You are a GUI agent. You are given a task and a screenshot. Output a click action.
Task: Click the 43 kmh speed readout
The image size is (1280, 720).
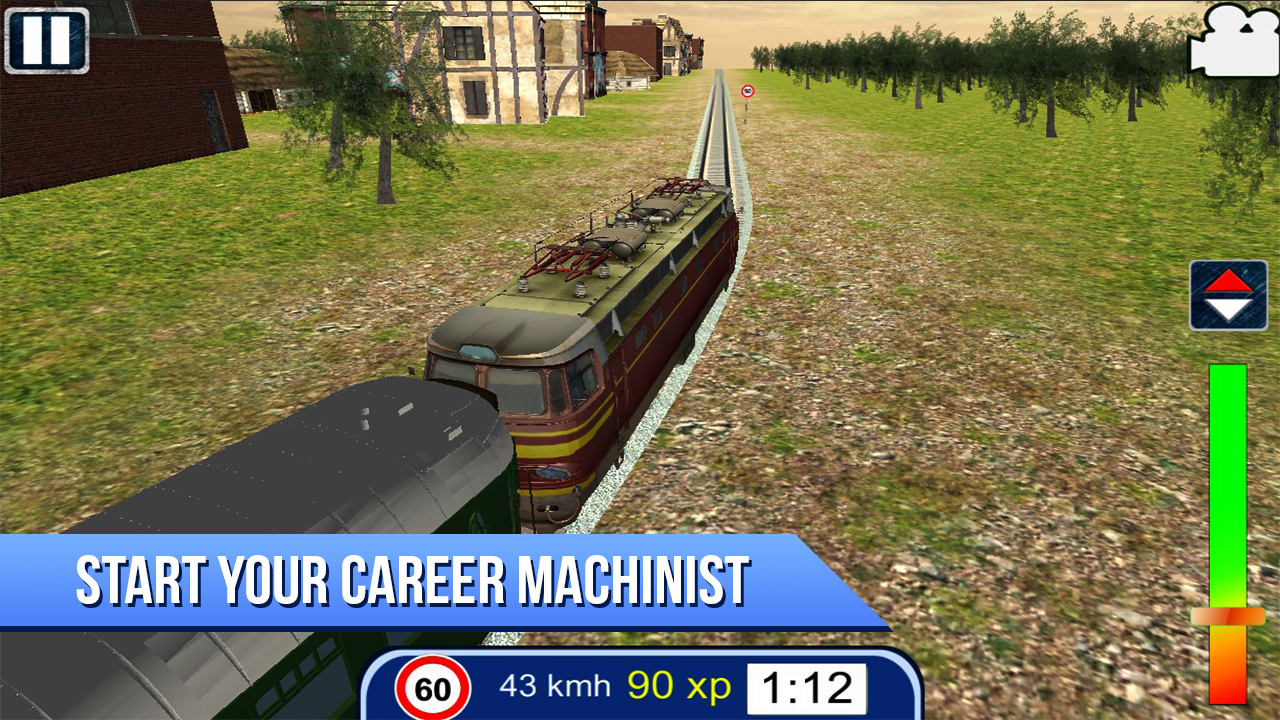tap(553, 685)
